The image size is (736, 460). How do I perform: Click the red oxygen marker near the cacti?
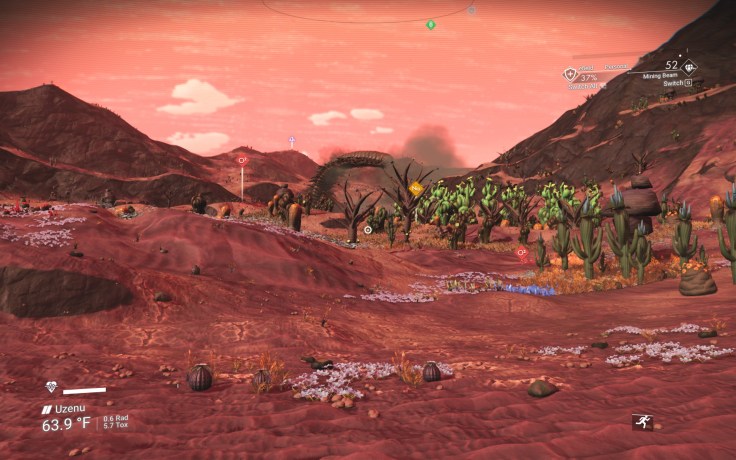tap(521, 253)
